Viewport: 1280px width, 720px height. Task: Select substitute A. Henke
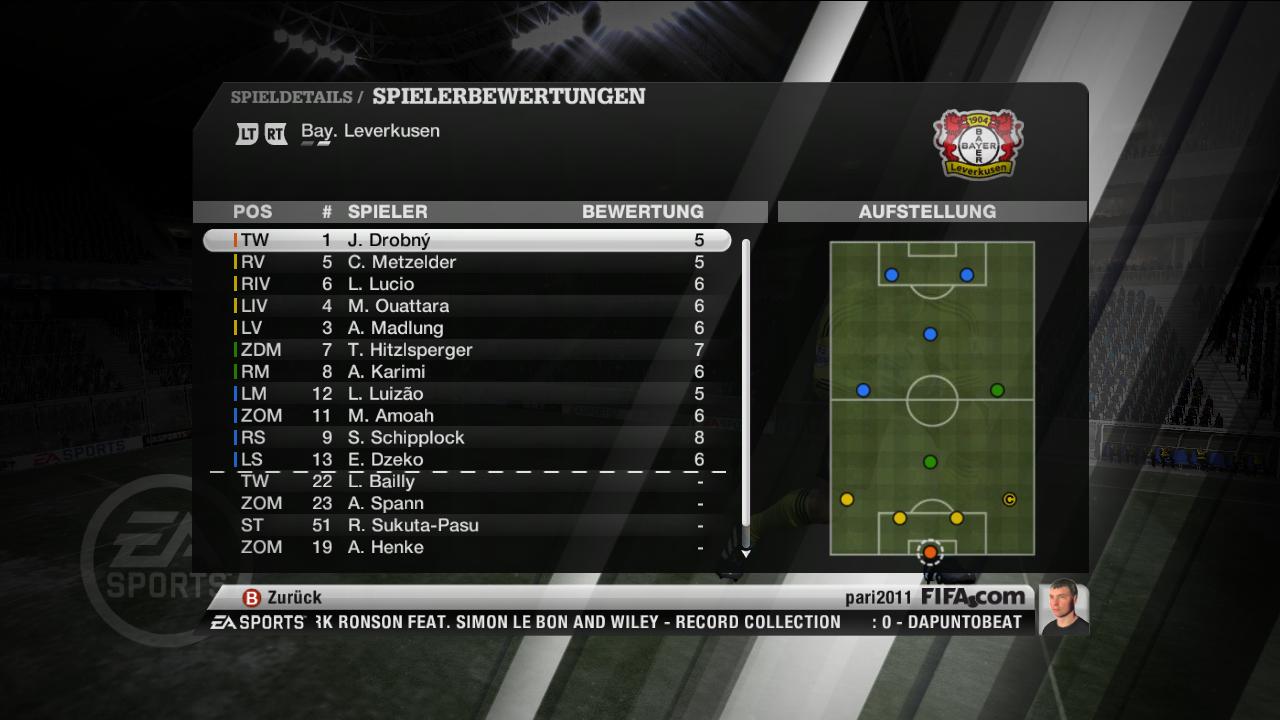click(x=466, y=548)
